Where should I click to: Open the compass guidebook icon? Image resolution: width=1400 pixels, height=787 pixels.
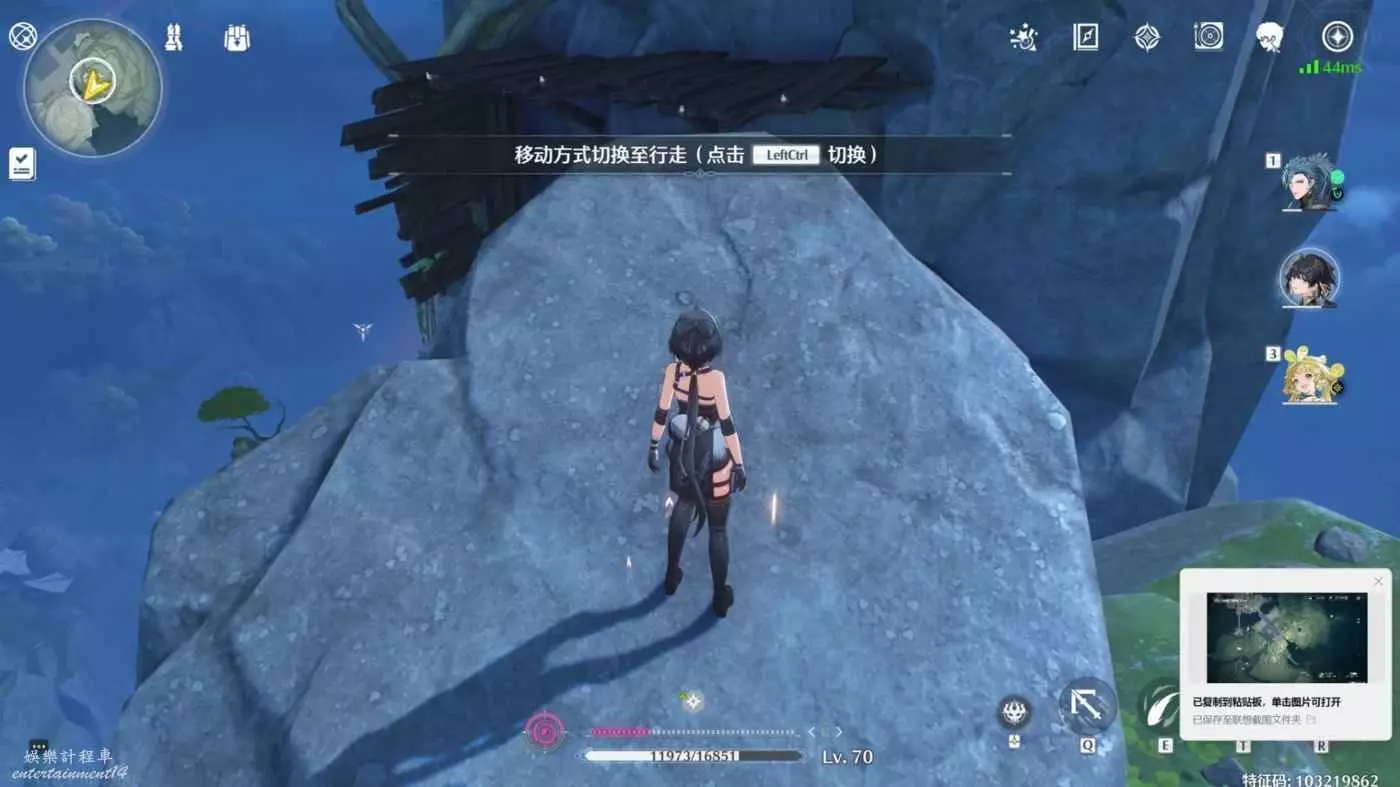pos(1085,38)
